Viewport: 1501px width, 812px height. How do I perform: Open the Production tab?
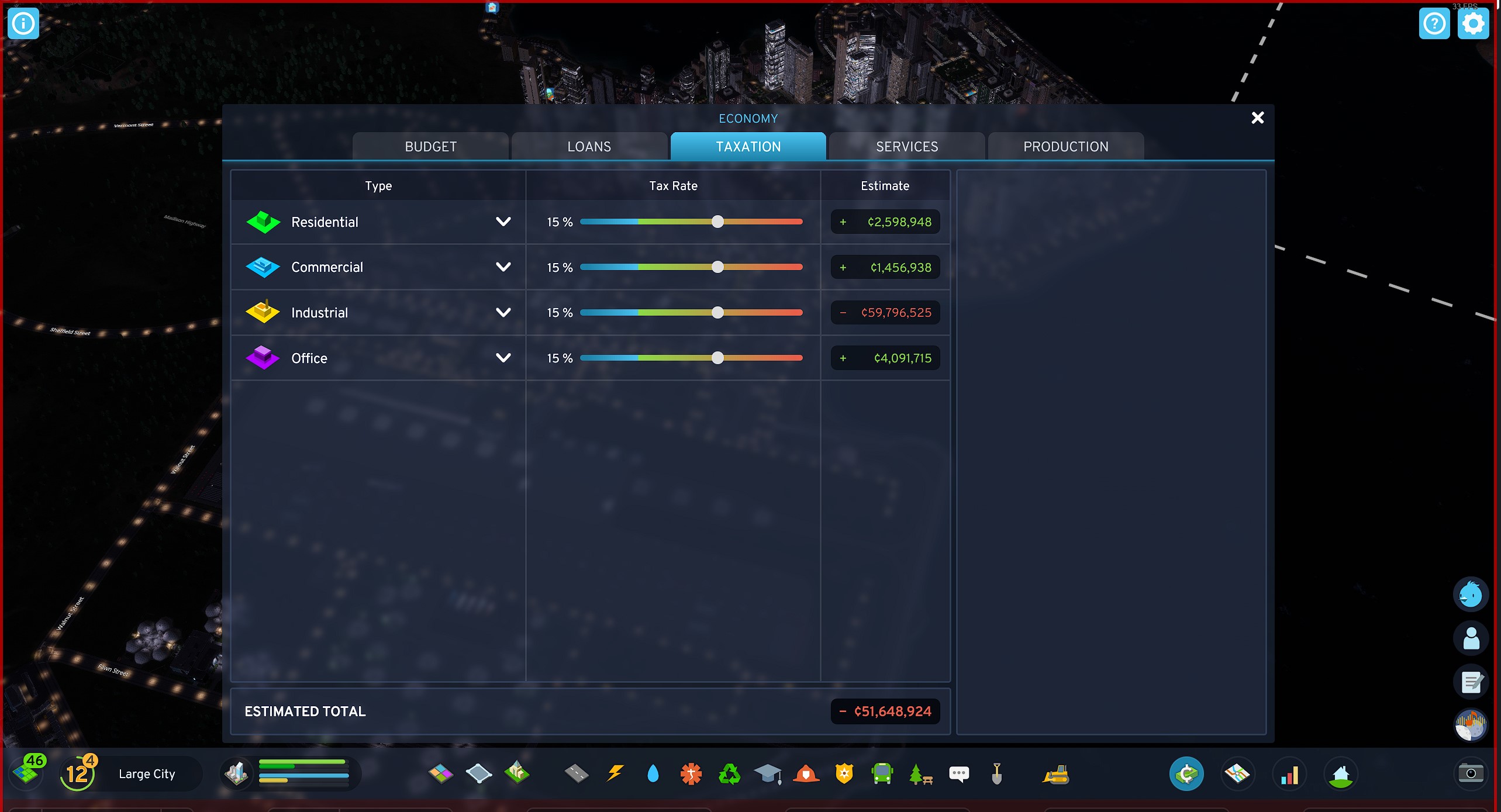(x=1065, y=146)
